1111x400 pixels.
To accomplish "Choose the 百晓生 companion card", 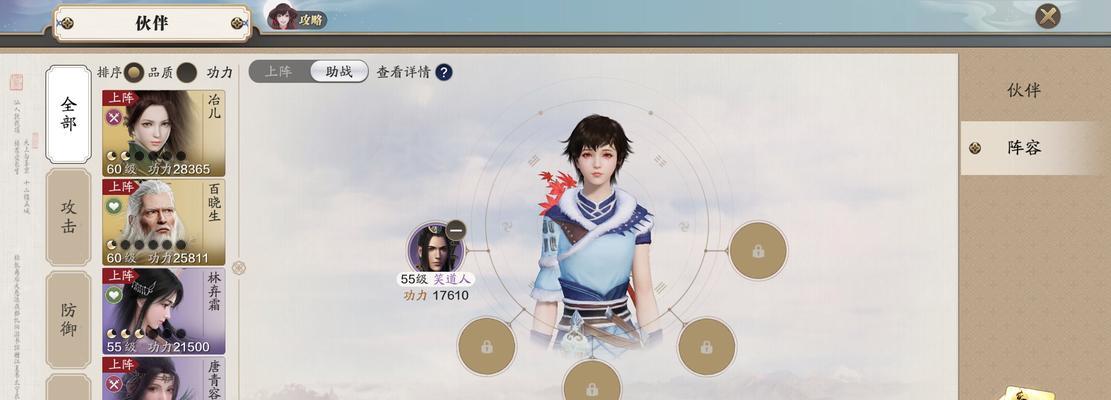I will click(163, 222).
